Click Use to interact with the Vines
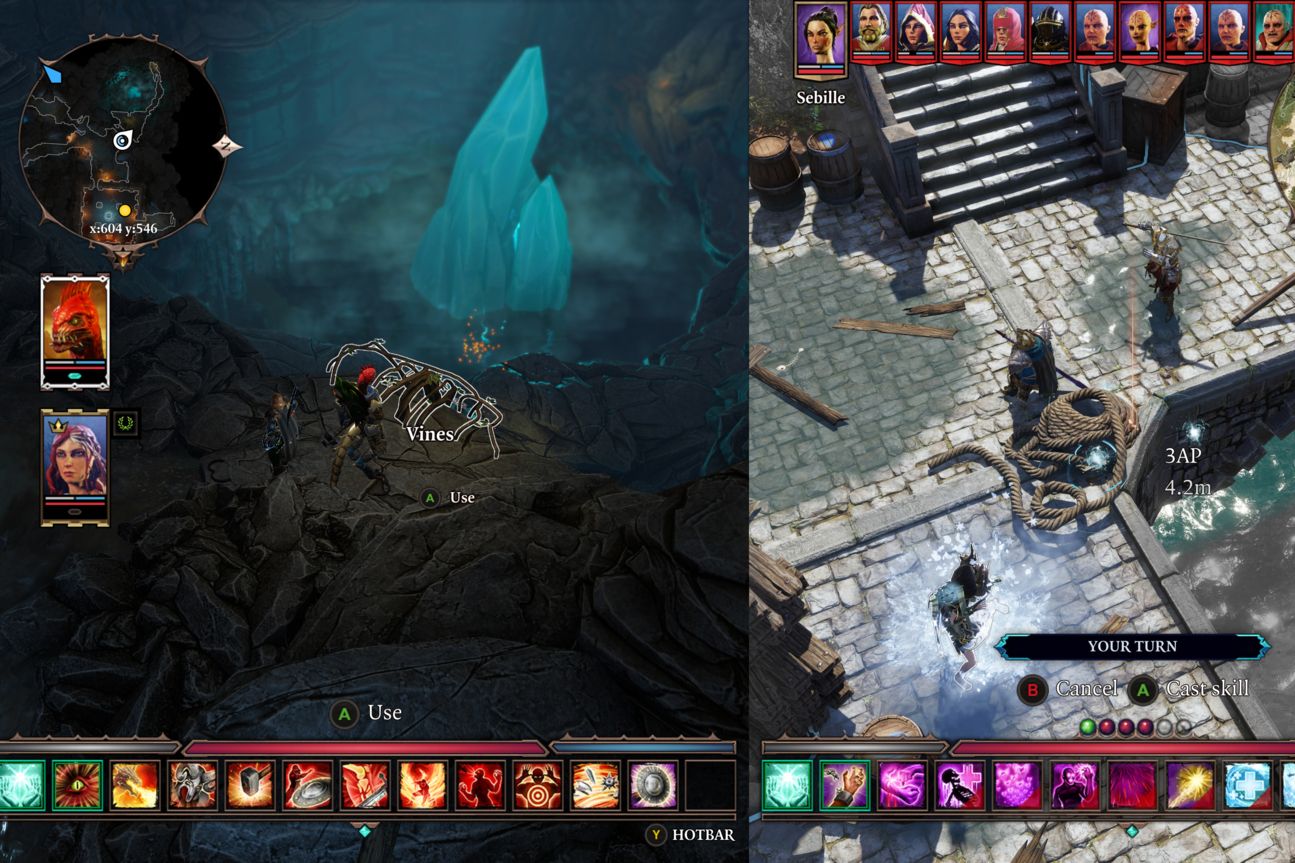 452,497
